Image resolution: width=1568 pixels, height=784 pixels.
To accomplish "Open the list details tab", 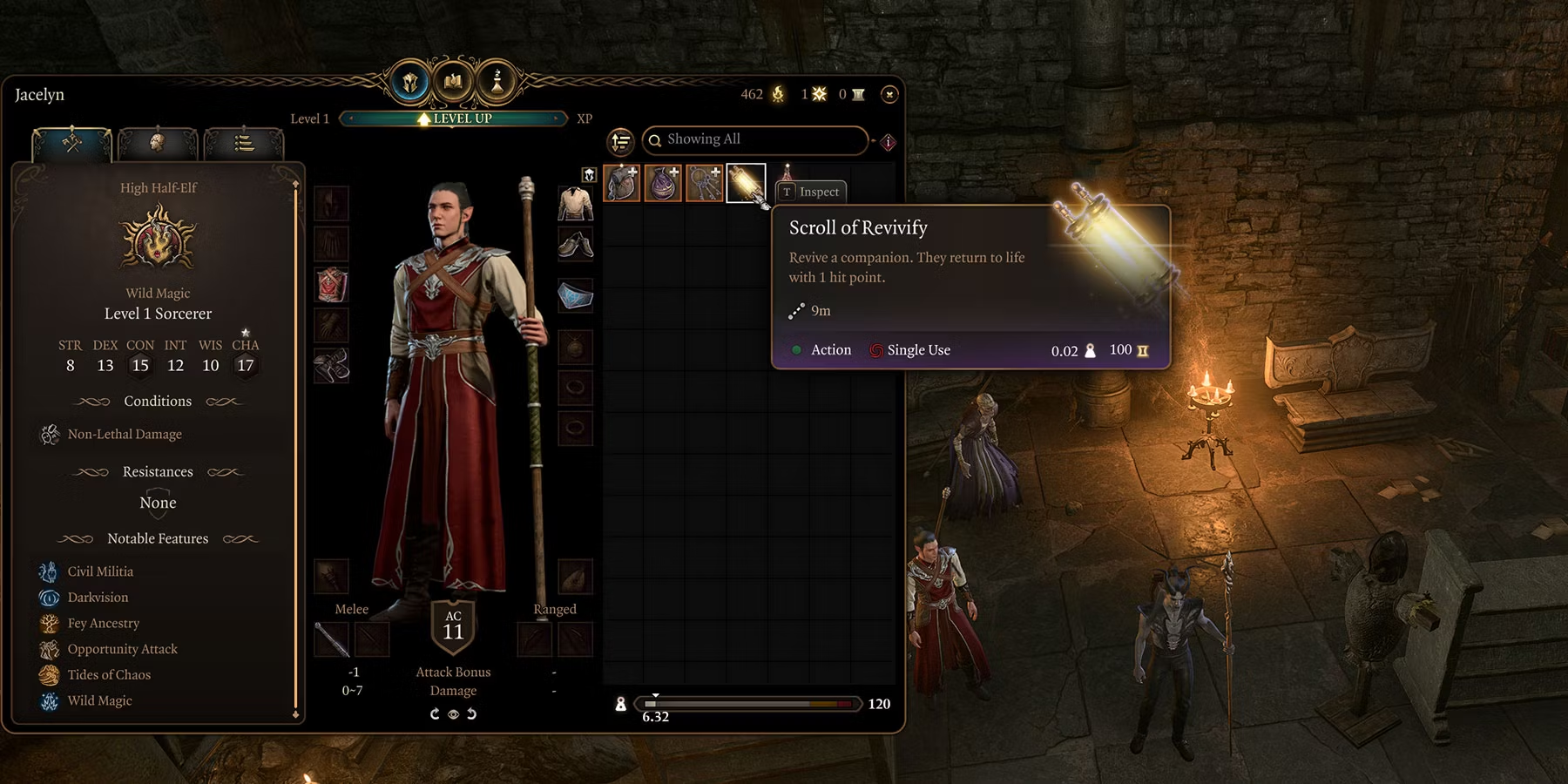I will point(244,143).
